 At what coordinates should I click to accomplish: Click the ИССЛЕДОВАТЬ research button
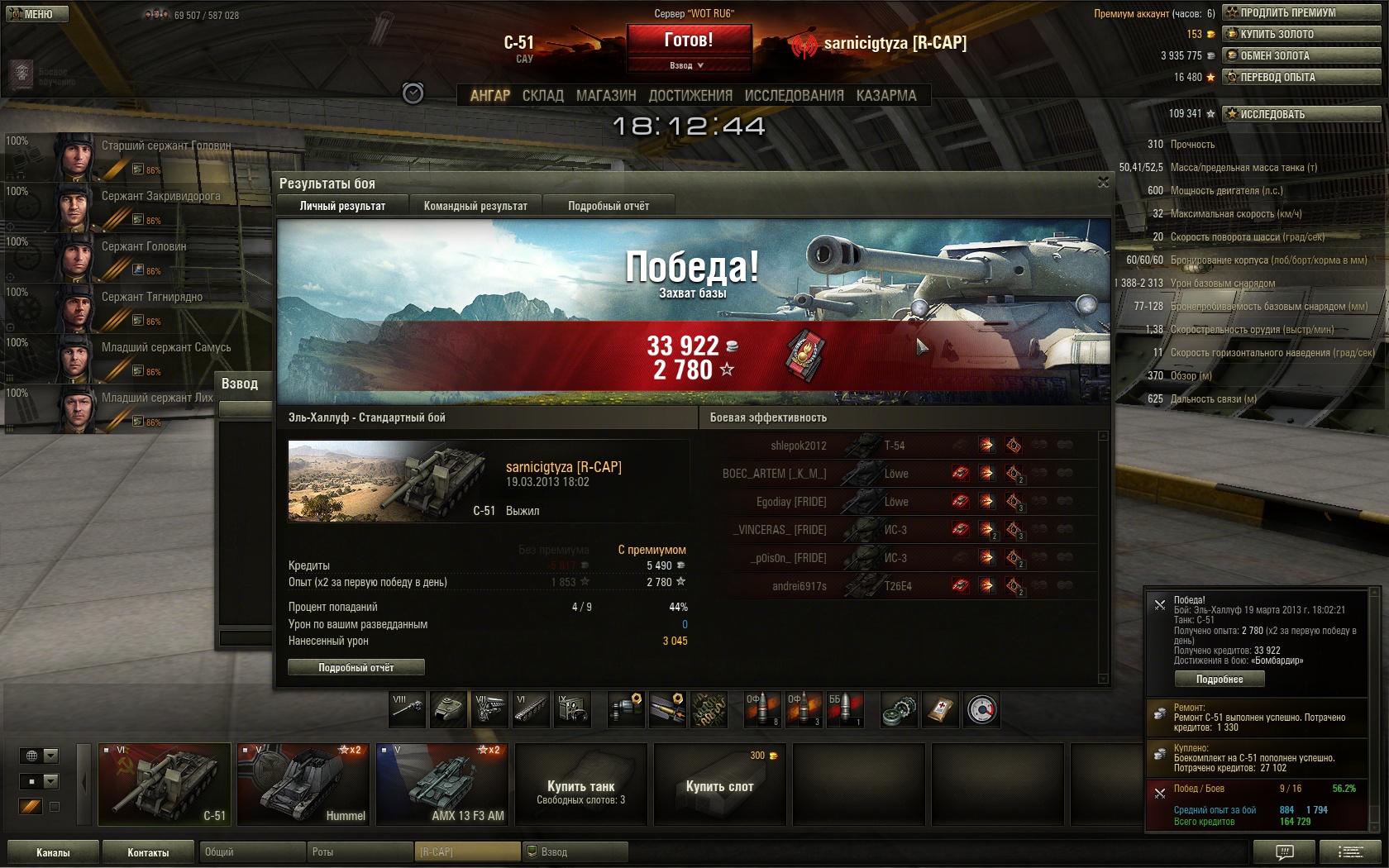[x=1301, y=114]
